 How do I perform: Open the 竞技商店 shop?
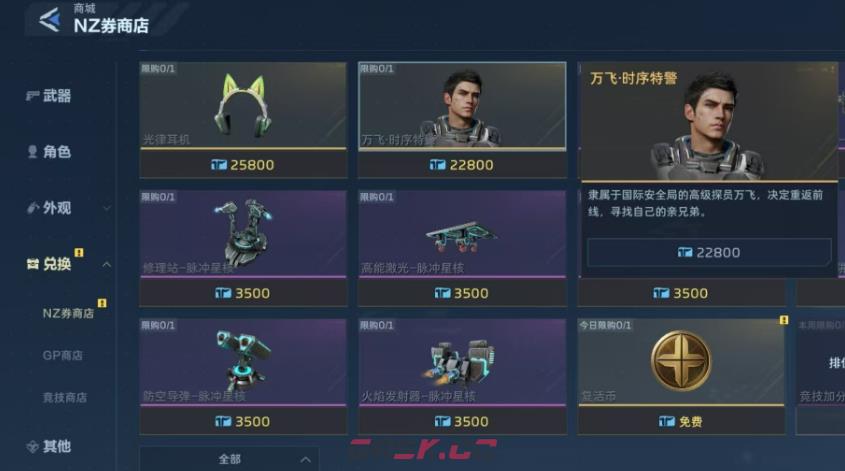[x=62, y=397]
